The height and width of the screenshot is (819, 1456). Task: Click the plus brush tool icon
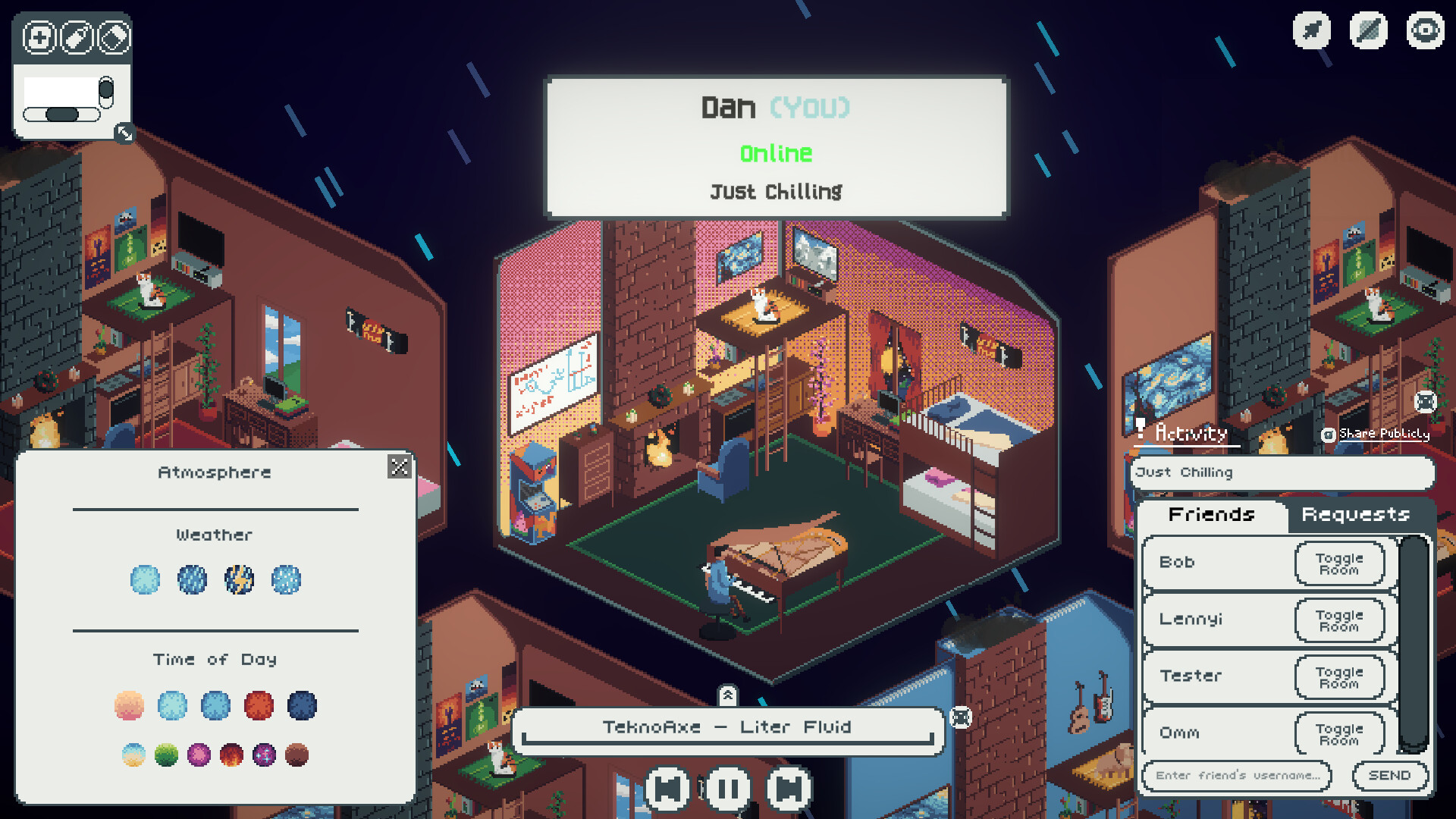[39, 36]
